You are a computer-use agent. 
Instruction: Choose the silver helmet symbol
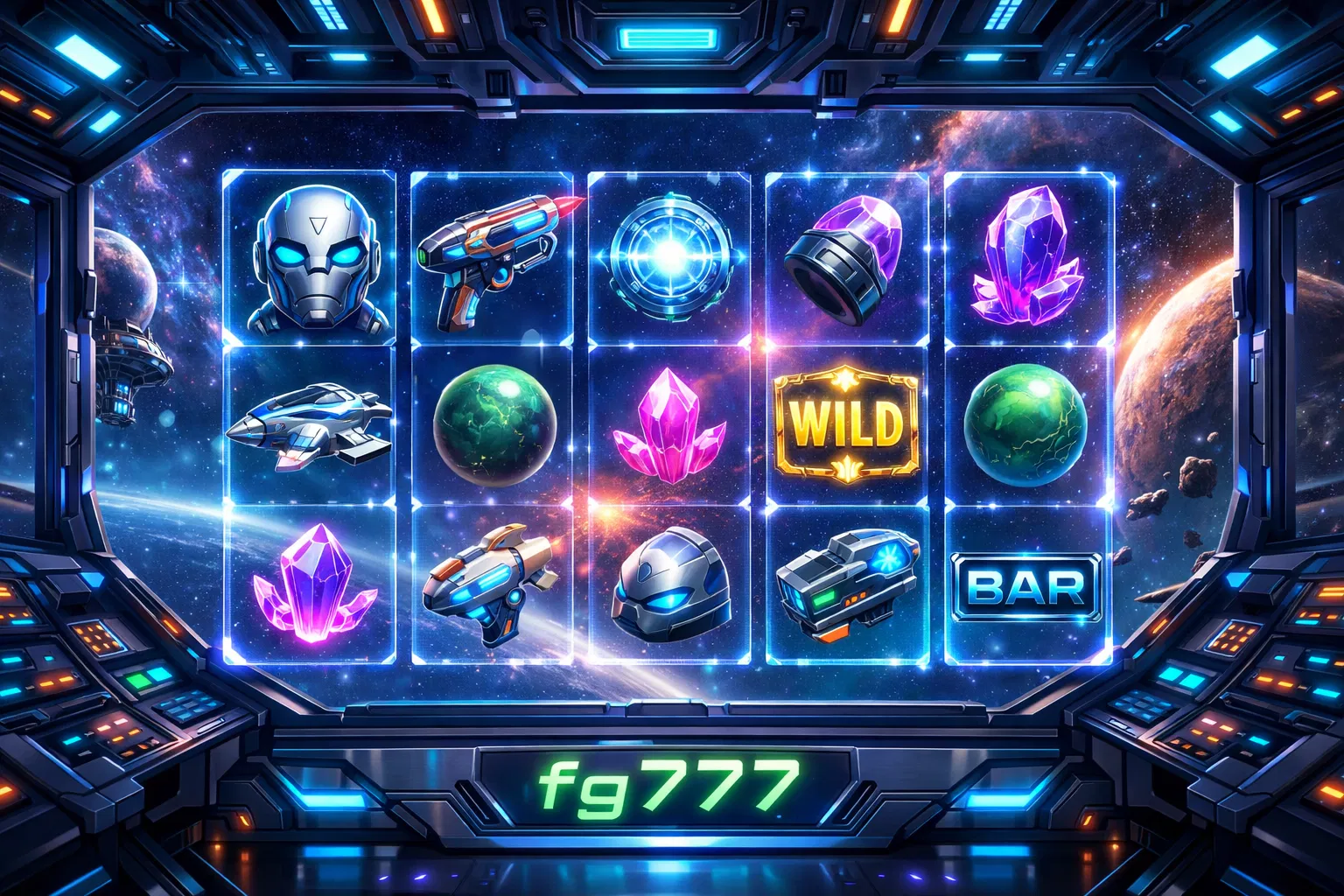pos(668,584)
